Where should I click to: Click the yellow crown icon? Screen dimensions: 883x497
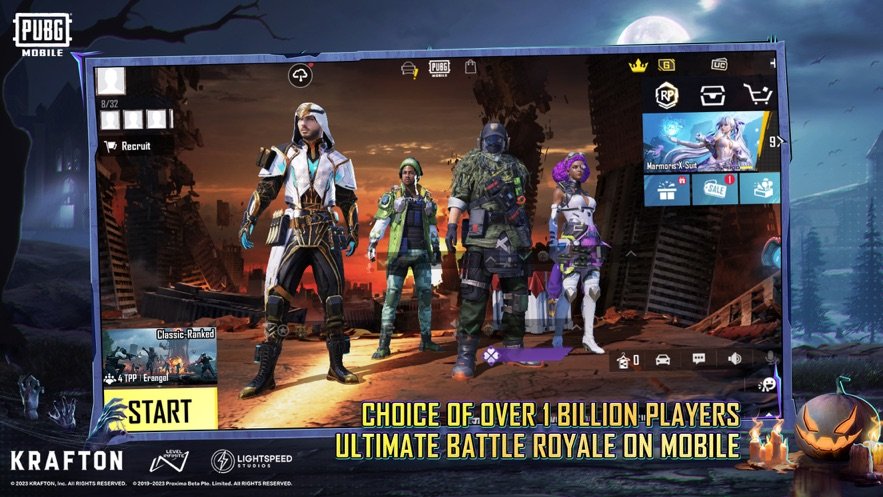click(x=638, y=66)
